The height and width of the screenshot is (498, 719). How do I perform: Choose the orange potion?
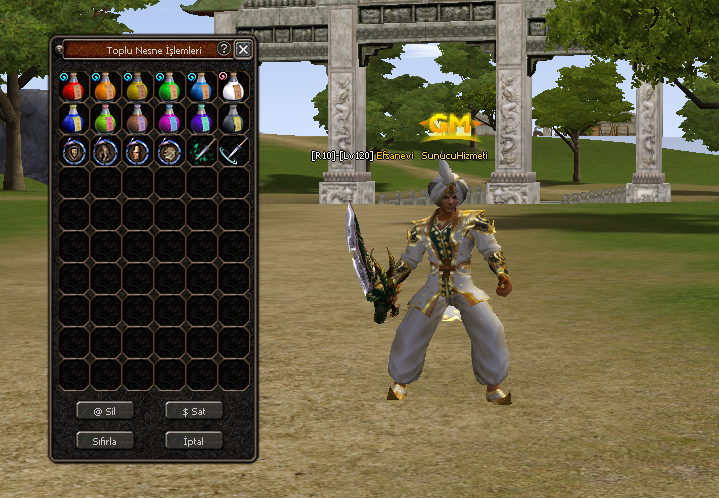(x=105, y=87)
